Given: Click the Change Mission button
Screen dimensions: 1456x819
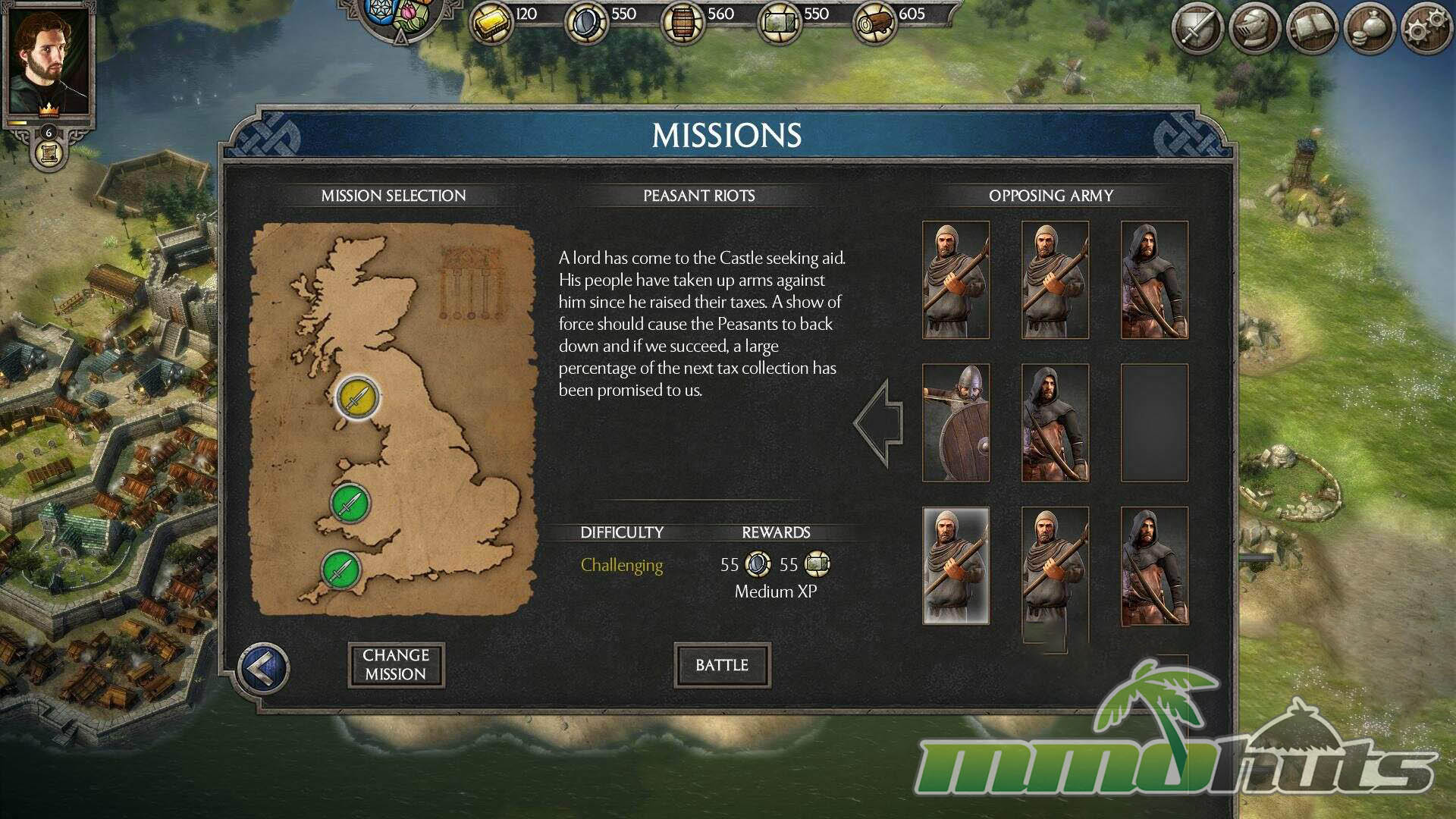Looking at the screenshot, I should 396,665.
